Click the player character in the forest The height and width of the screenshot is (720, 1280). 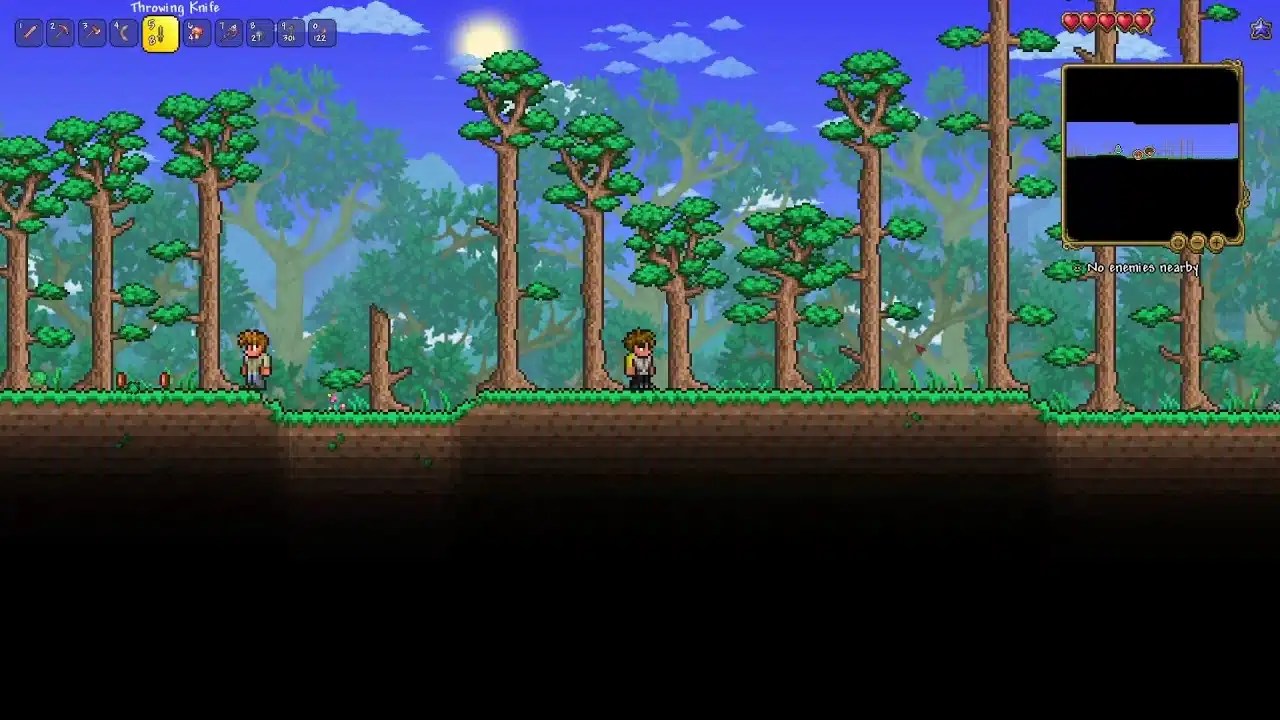coord(637,362)
